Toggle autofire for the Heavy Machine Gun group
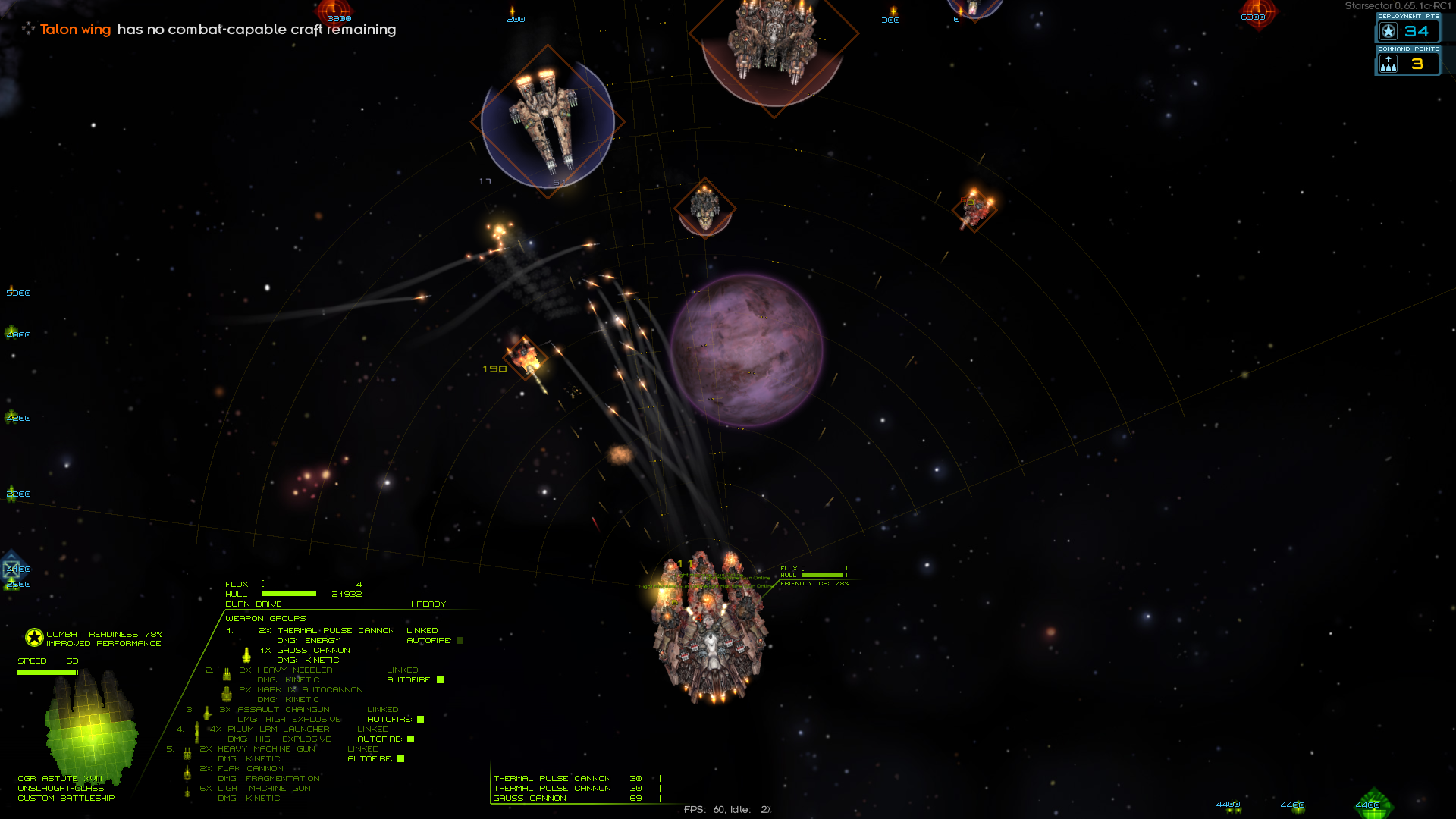The height and width of the screenshot is (819, 1456). coord(400,759)
